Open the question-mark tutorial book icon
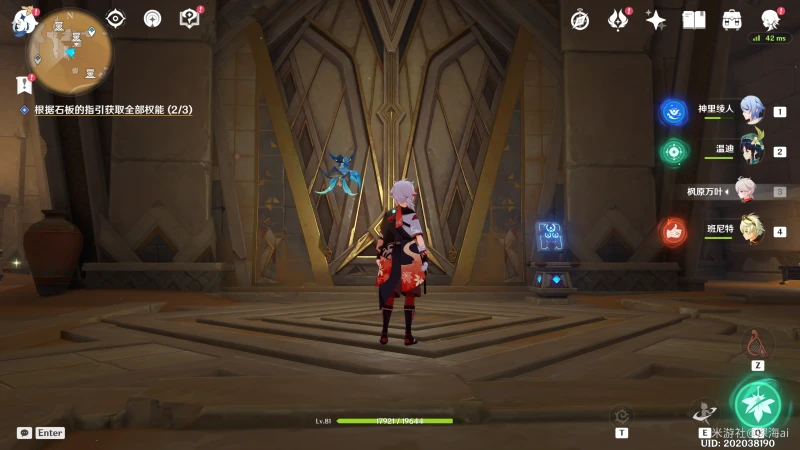Image resolution: width=800 pixels, height=450 pixels. pyautogui.click(x=189, y=18)
